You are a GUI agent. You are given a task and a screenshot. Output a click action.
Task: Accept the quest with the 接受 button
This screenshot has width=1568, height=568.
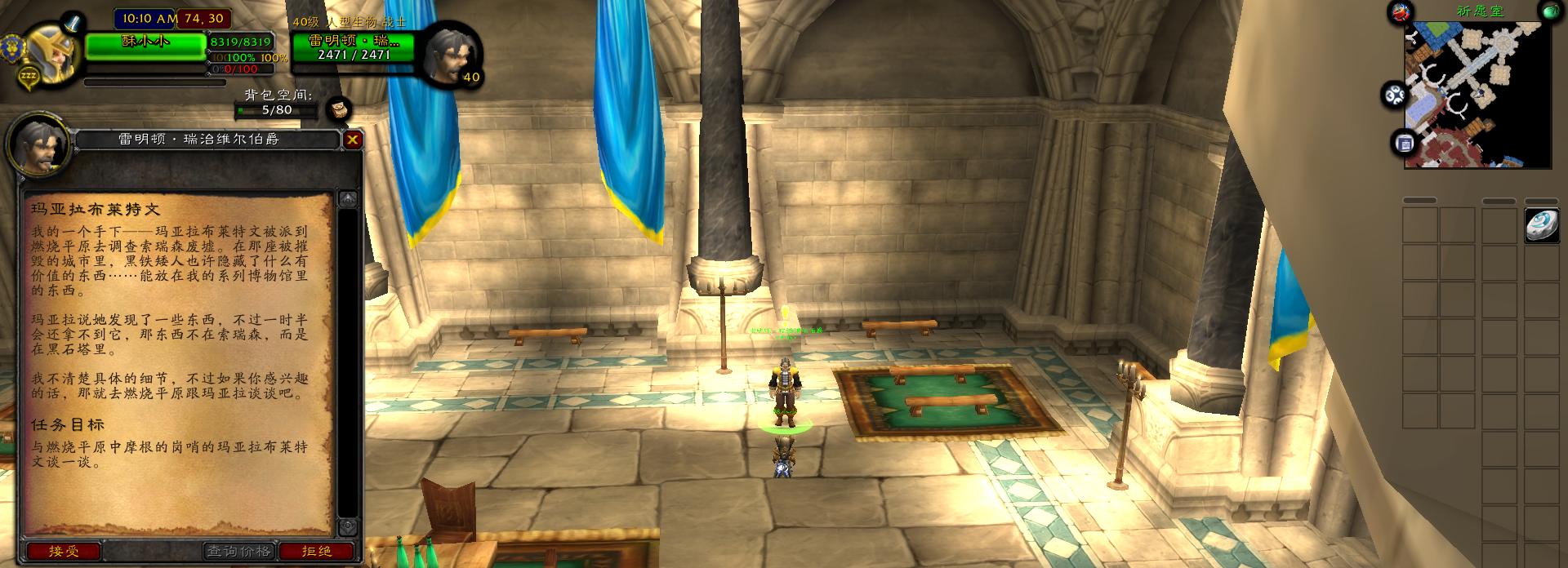tap(64, 552)
